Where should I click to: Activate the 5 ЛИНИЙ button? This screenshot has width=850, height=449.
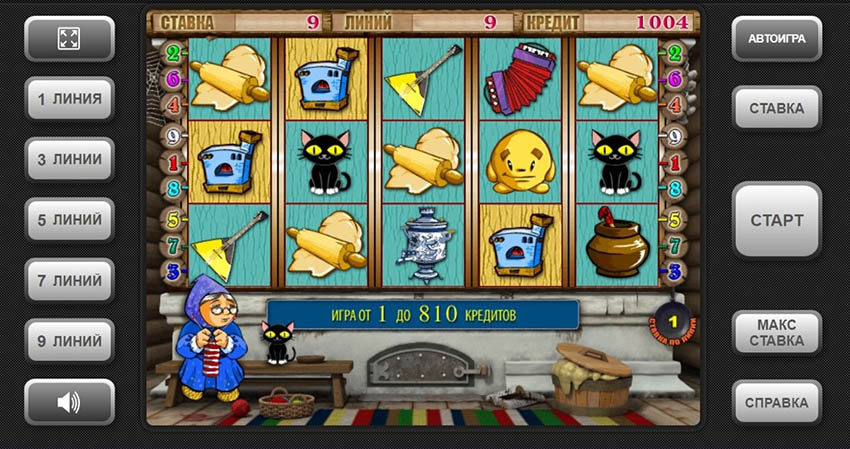69,220
